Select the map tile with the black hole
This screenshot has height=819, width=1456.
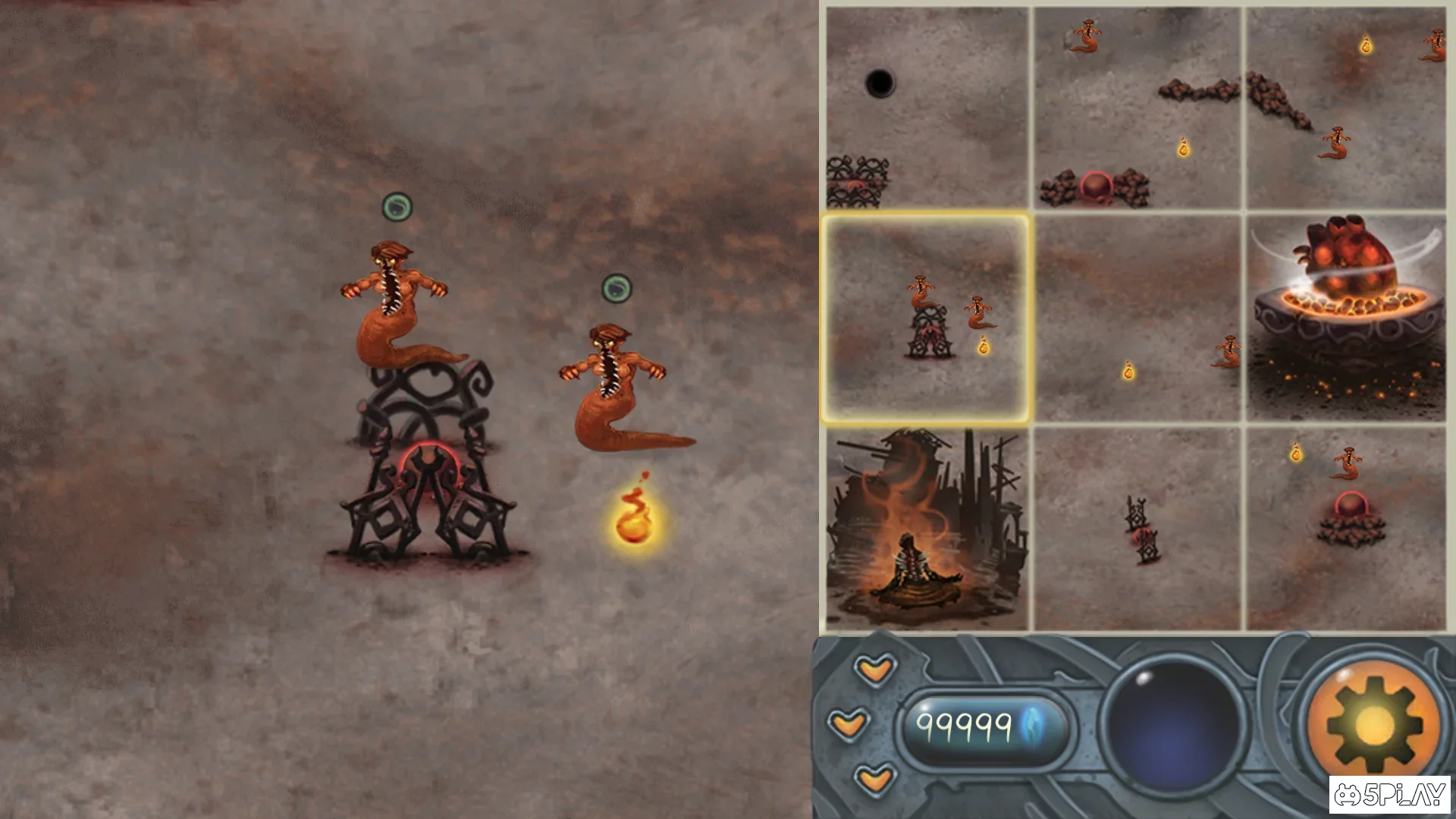pos(927,108)
